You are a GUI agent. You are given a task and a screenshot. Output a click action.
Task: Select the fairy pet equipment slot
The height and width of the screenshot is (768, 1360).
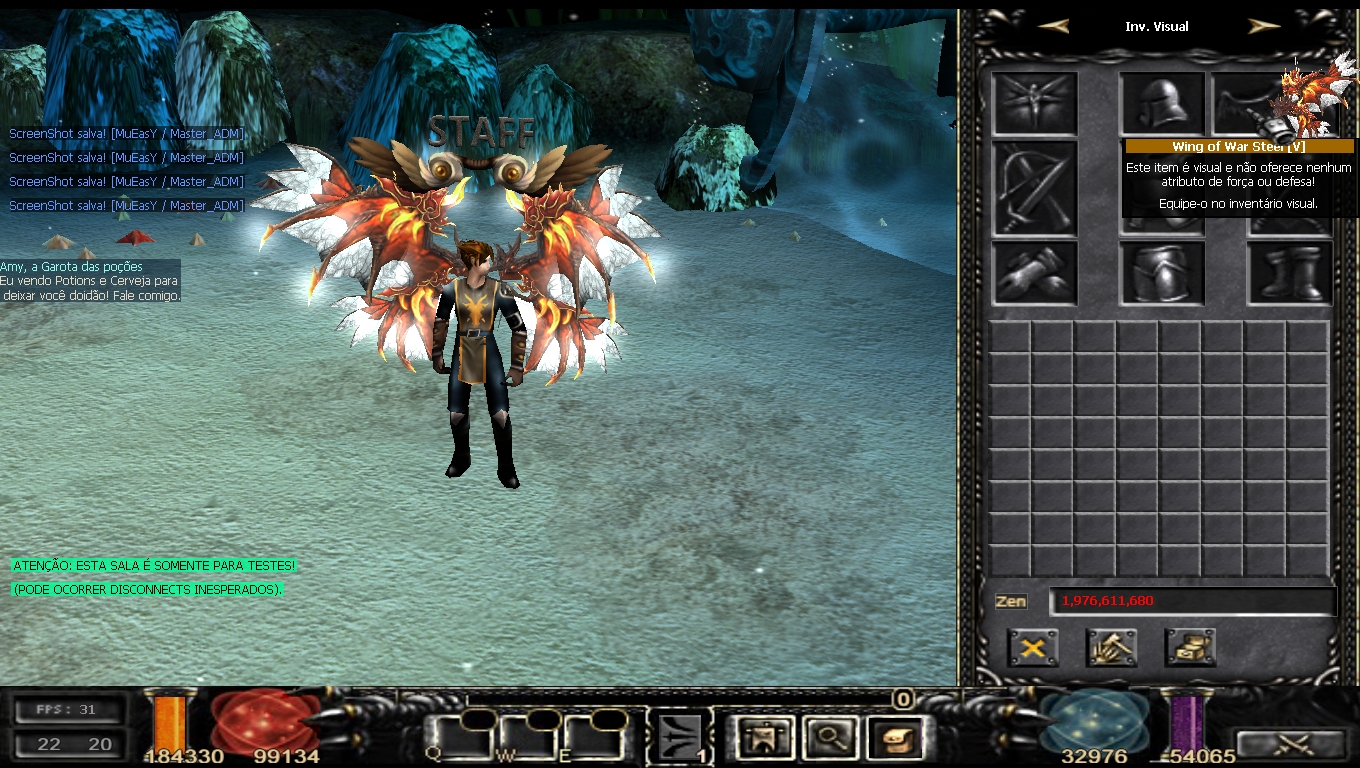click(1034, 103)
